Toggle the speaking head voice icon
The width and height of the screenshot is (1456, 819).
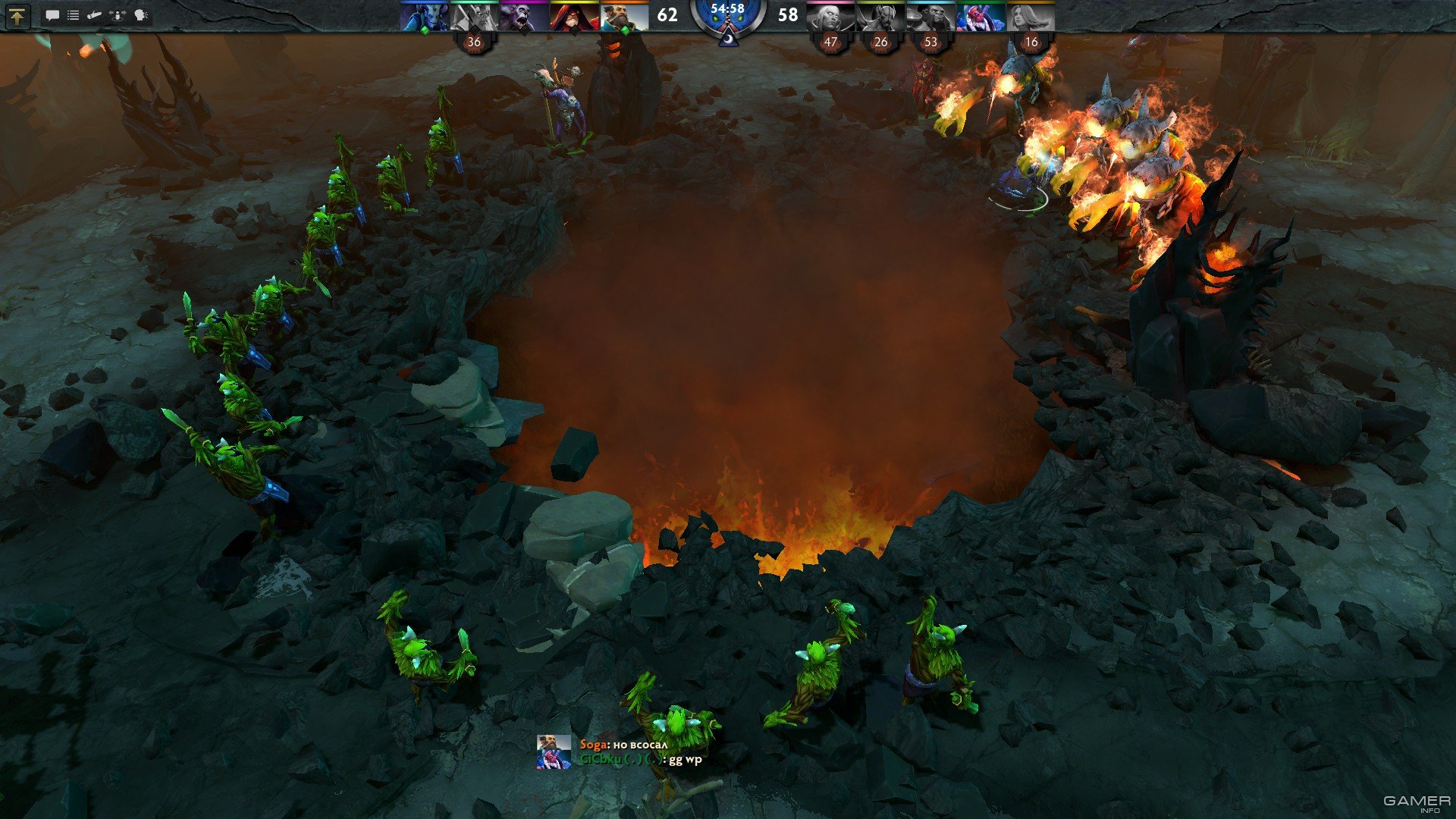point(141,15)
